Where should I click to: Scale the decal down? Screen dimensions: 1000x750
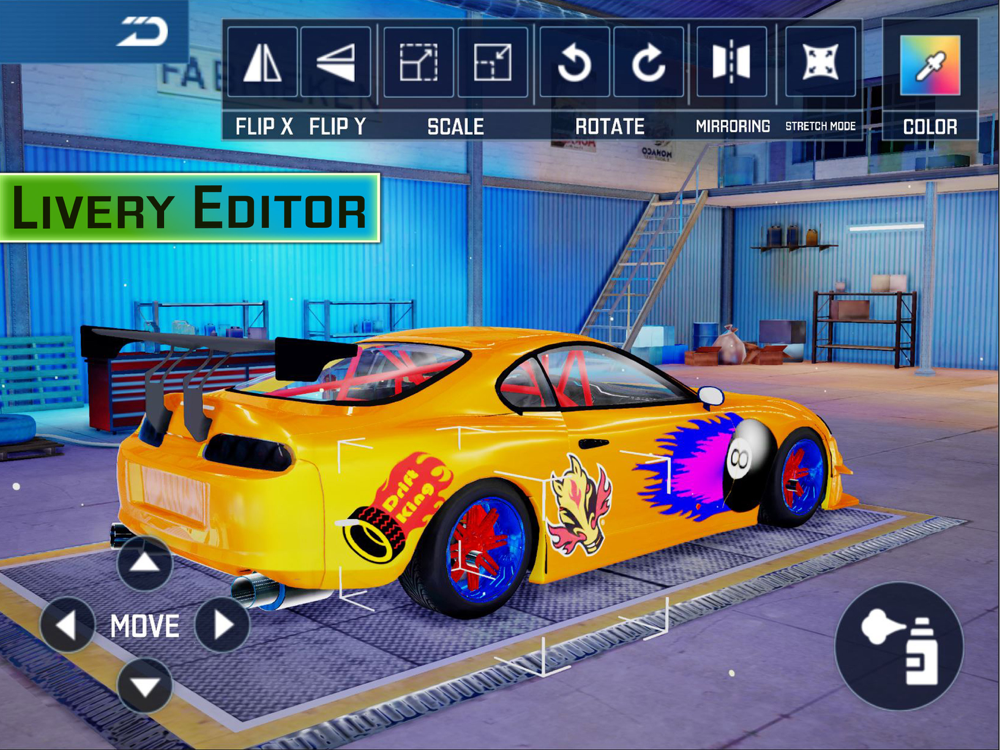(493, 62)
